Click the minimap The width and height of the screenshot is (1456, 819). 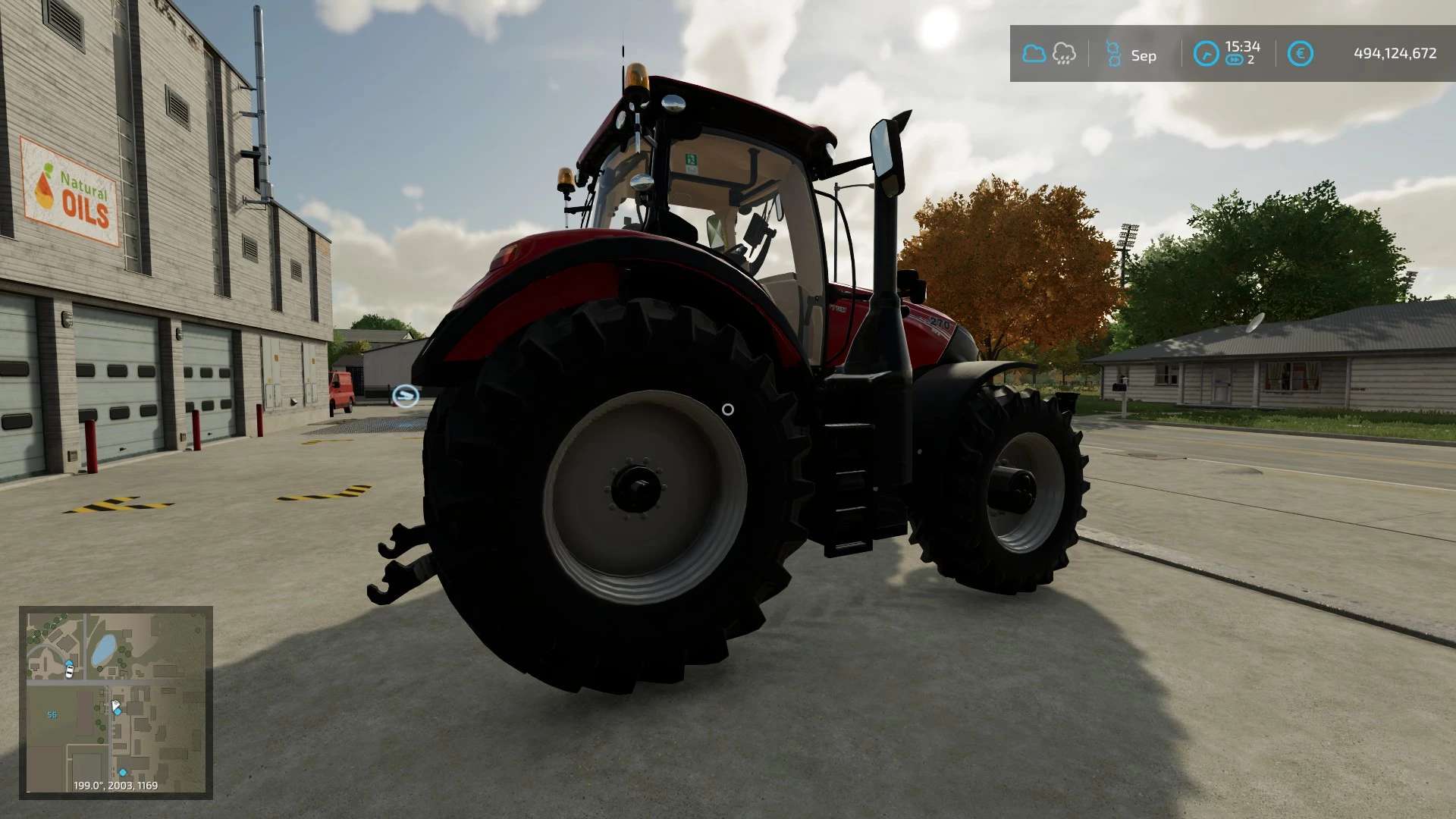(116, 702)
